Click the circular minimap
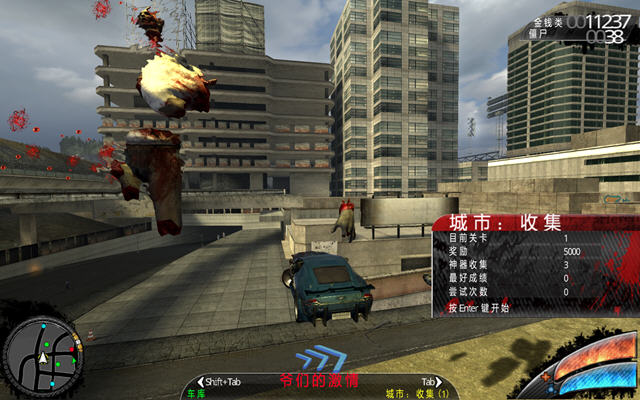This screenshot has height=400, width=640. pos(43,355)
